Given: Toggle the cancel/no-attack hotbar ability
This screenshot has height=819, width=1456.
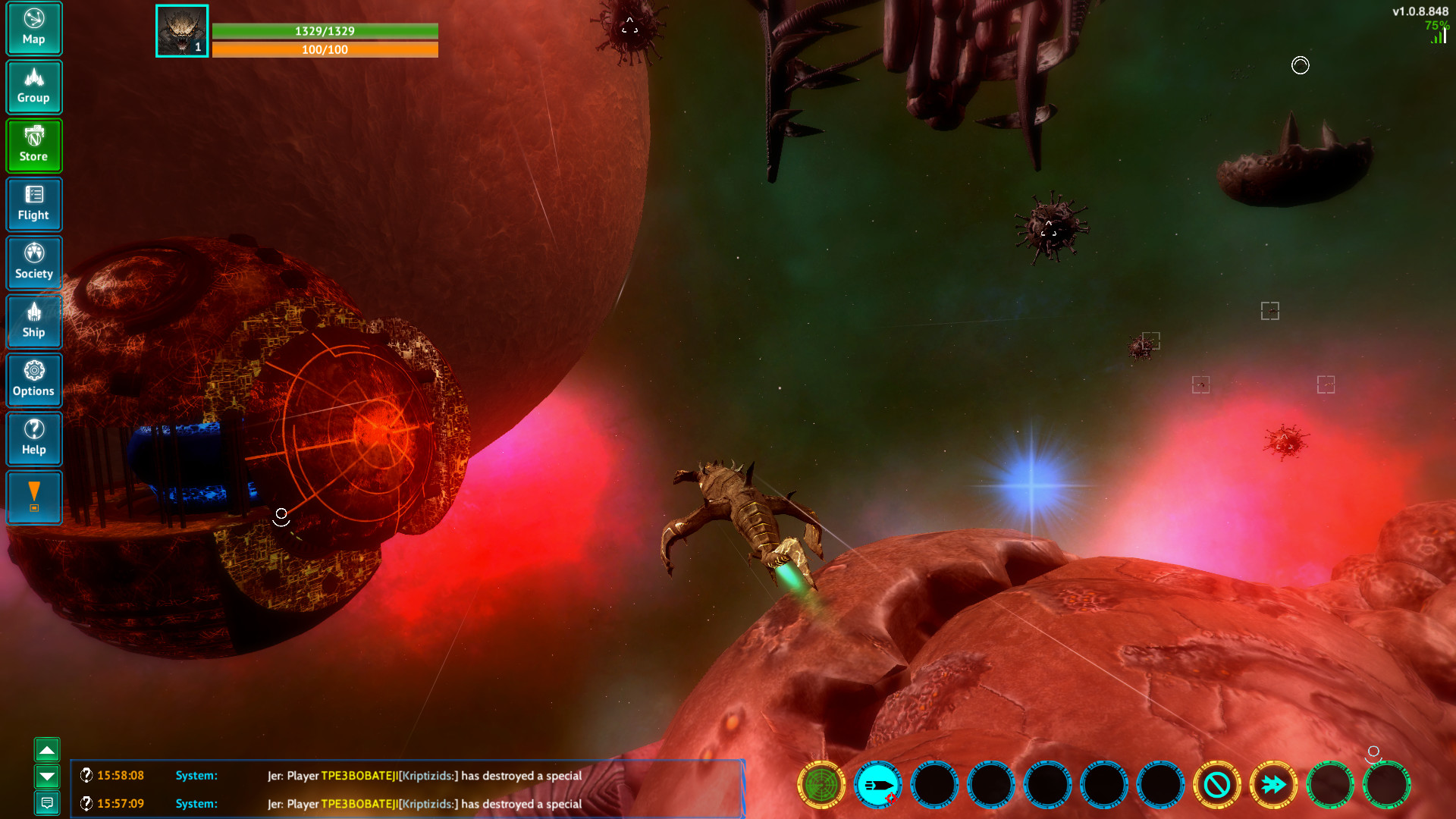Looking at the screenshot, I should coord(1217,785).
